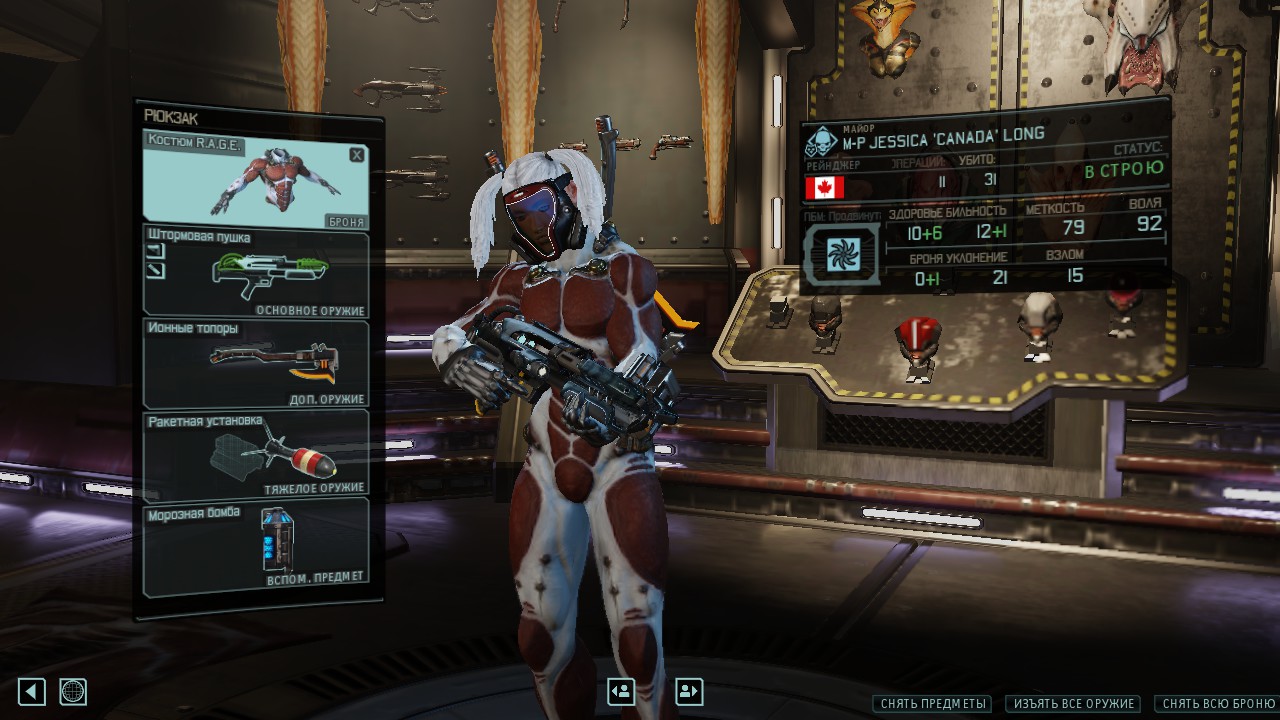This screenshot has height=720, width=1280.
Task: Remove the R.A.G.E. suit with the X button
Action: click(x=356, y=155)
